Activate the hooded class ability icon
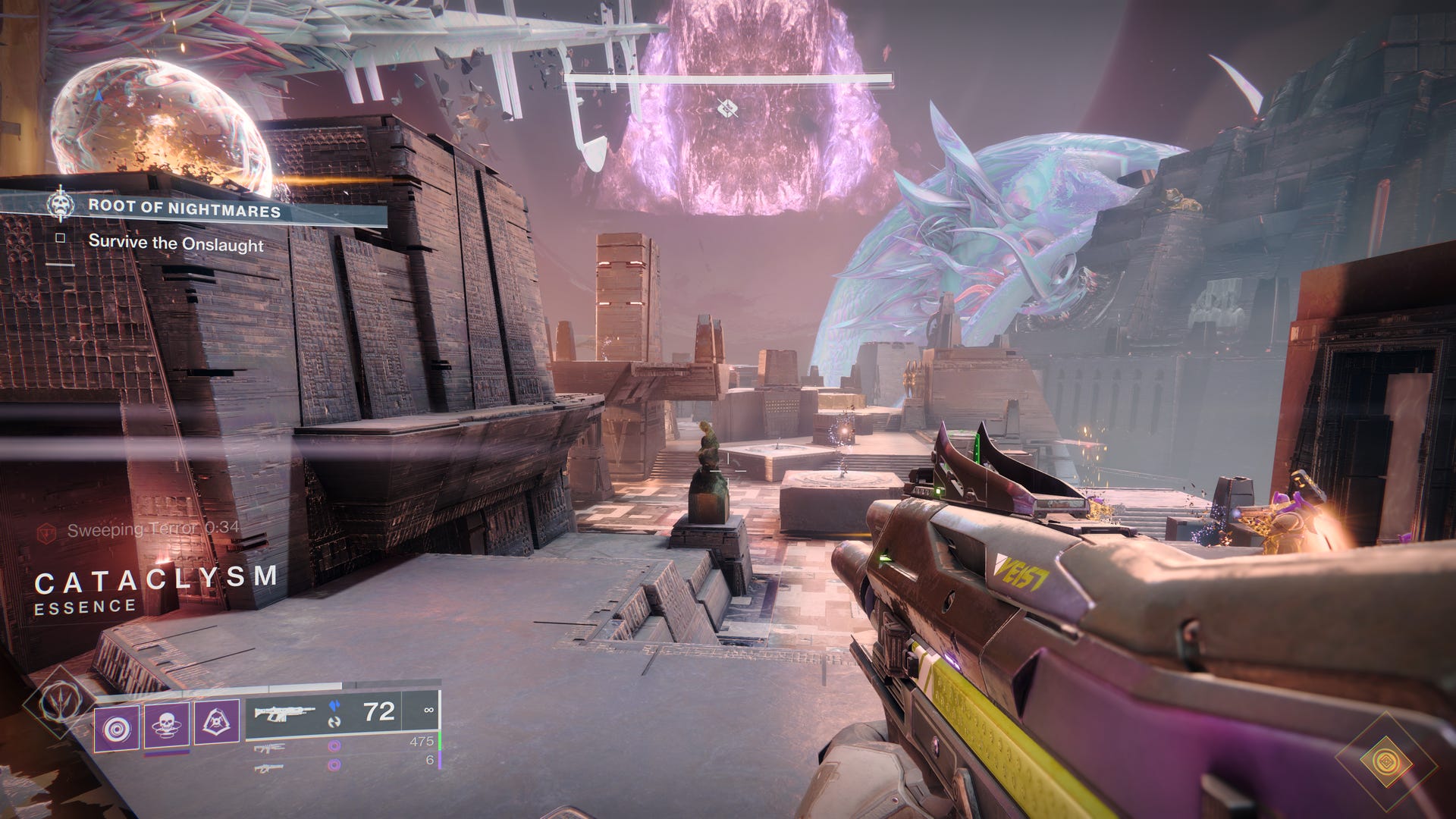The image size is (1456, 819). coord(217,722)
